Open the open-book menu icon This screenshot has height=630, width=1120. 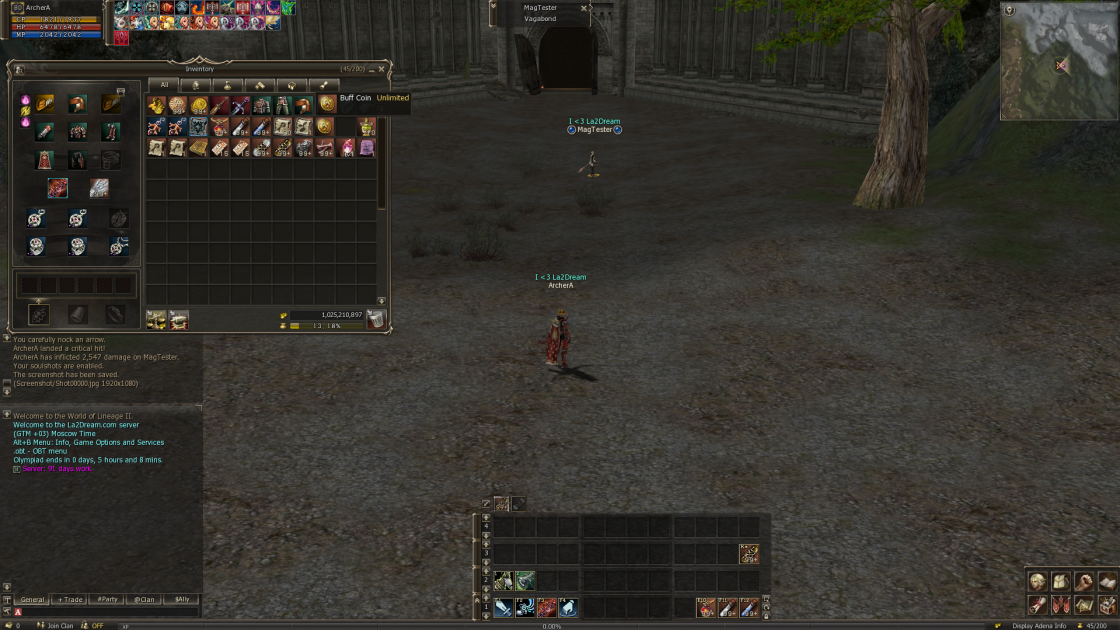1106,582
